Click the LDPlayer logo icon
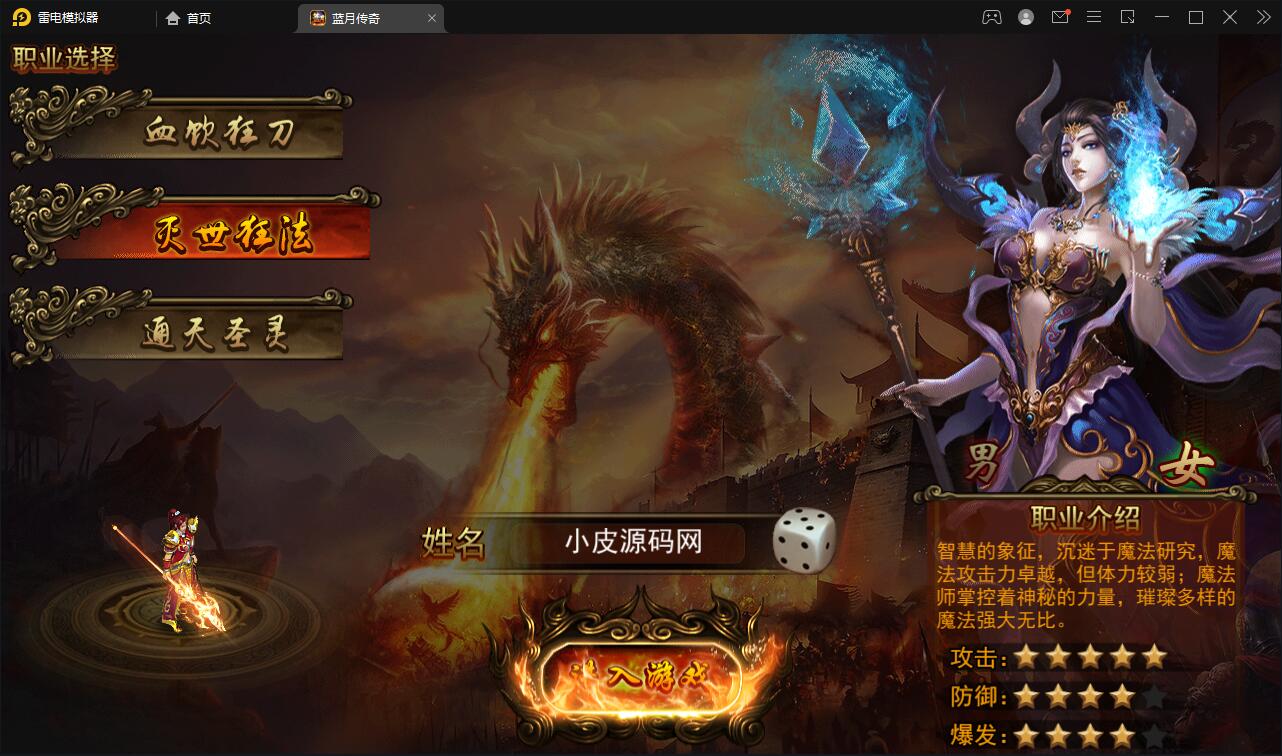This screenshot has height=756, width=1282. click(22, 17)
